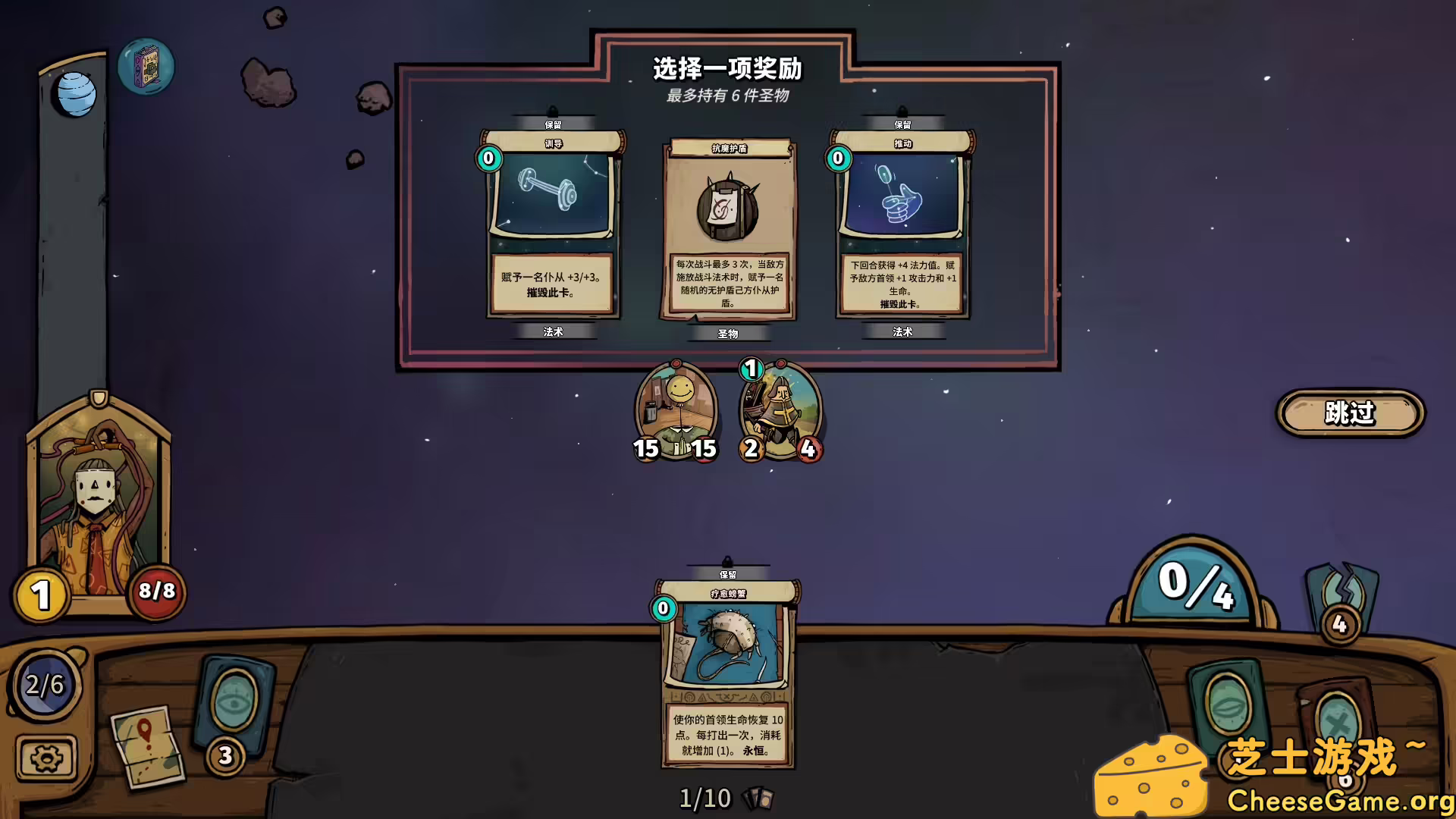This screenshot has width=1456, height=819.
Task: Skip the reward with 跳过 button
Action: 1350,413
